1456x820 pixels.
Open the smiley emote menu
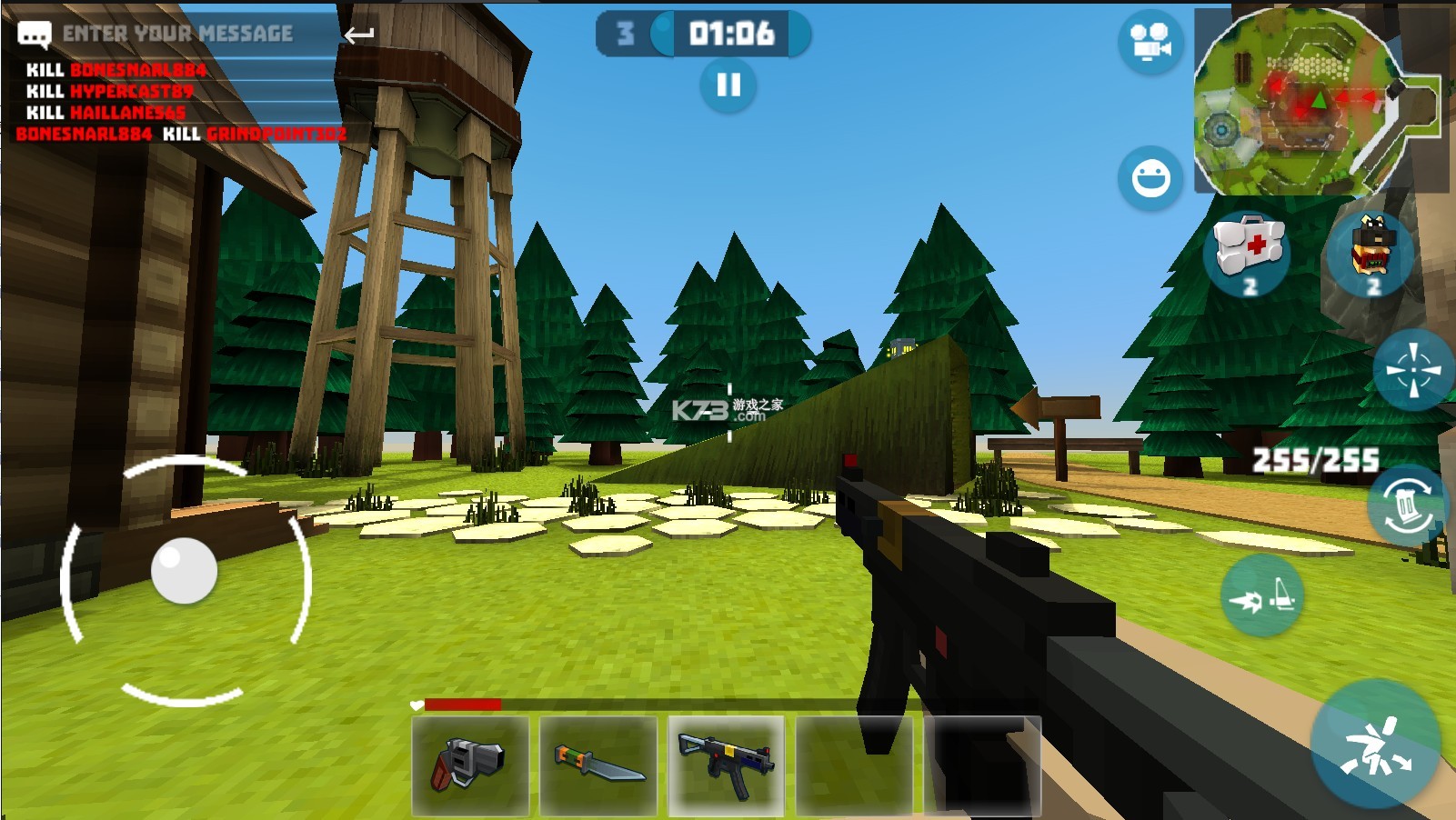1150,177
